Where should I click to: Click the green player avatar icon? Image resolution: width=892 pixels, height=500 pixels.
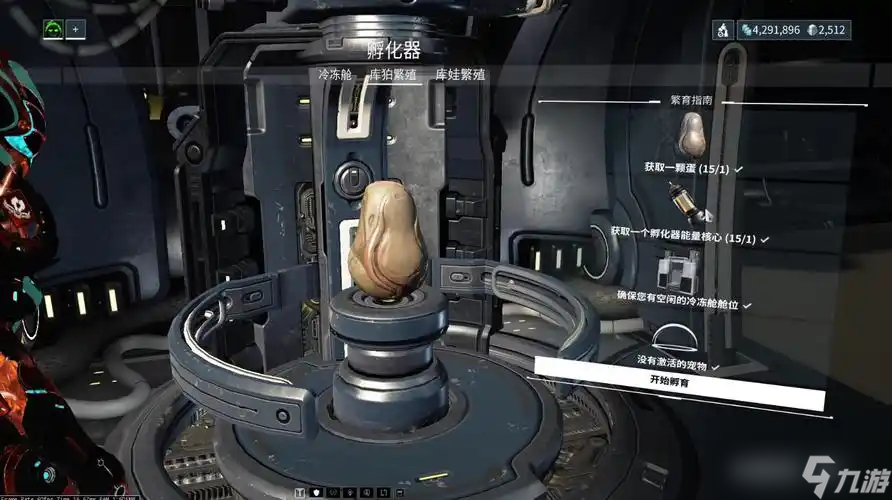click(x=52, y=29)
